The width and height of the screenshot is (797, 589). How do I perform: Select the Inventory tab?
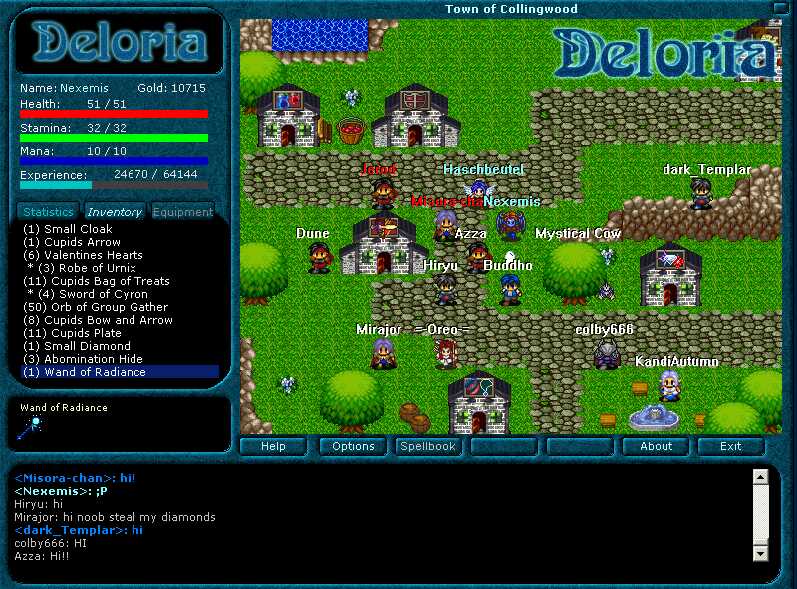point(114,212)
